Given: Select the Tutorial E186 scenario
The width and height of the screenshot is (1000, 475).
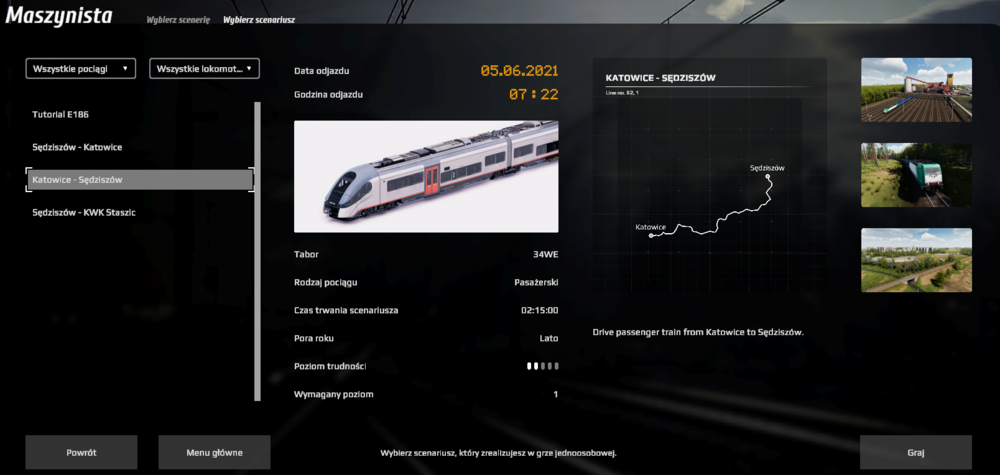Looking at the screenshot, I should [x=62, y=115].
